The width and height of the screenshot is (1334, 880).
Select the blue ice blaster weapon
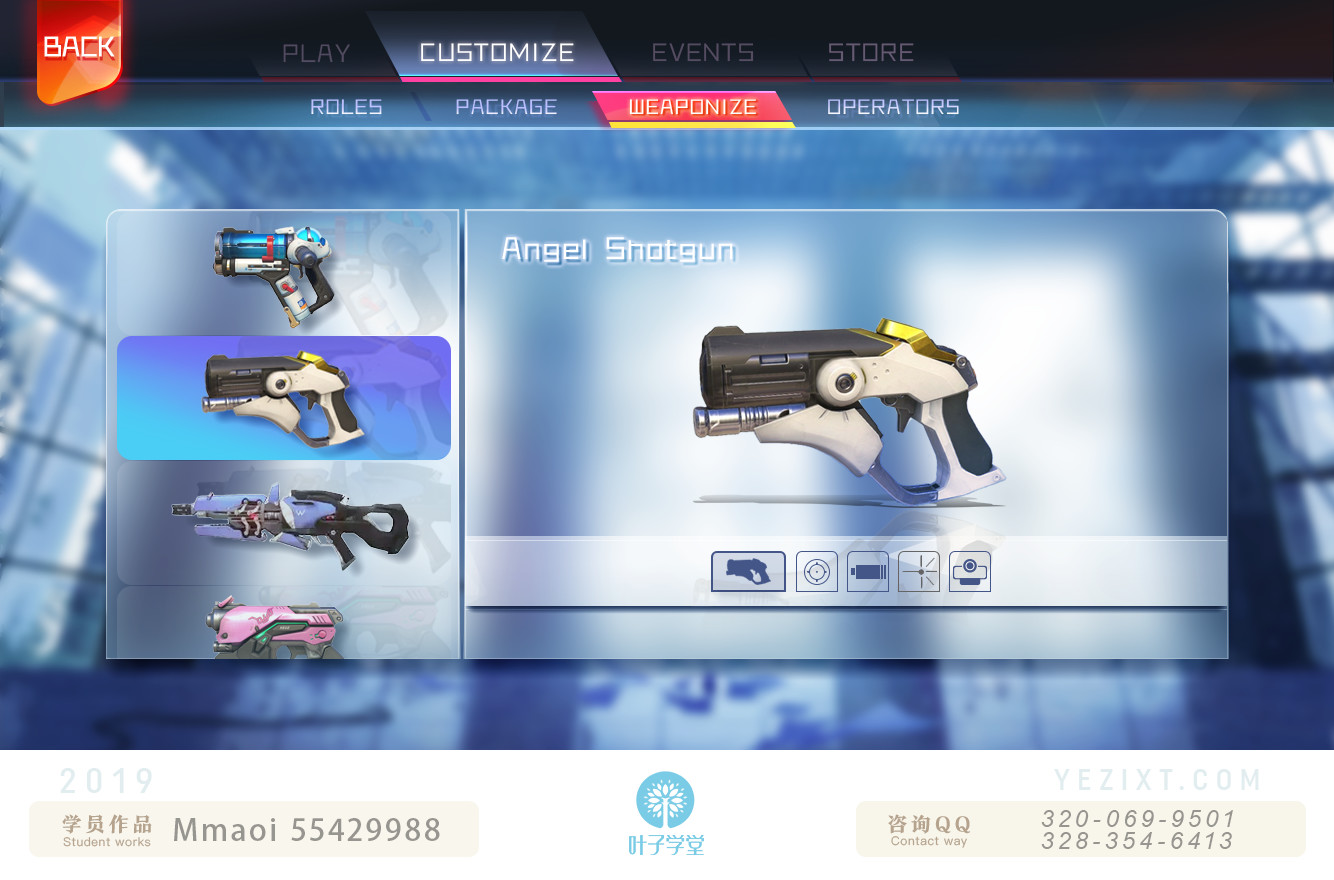283,274
